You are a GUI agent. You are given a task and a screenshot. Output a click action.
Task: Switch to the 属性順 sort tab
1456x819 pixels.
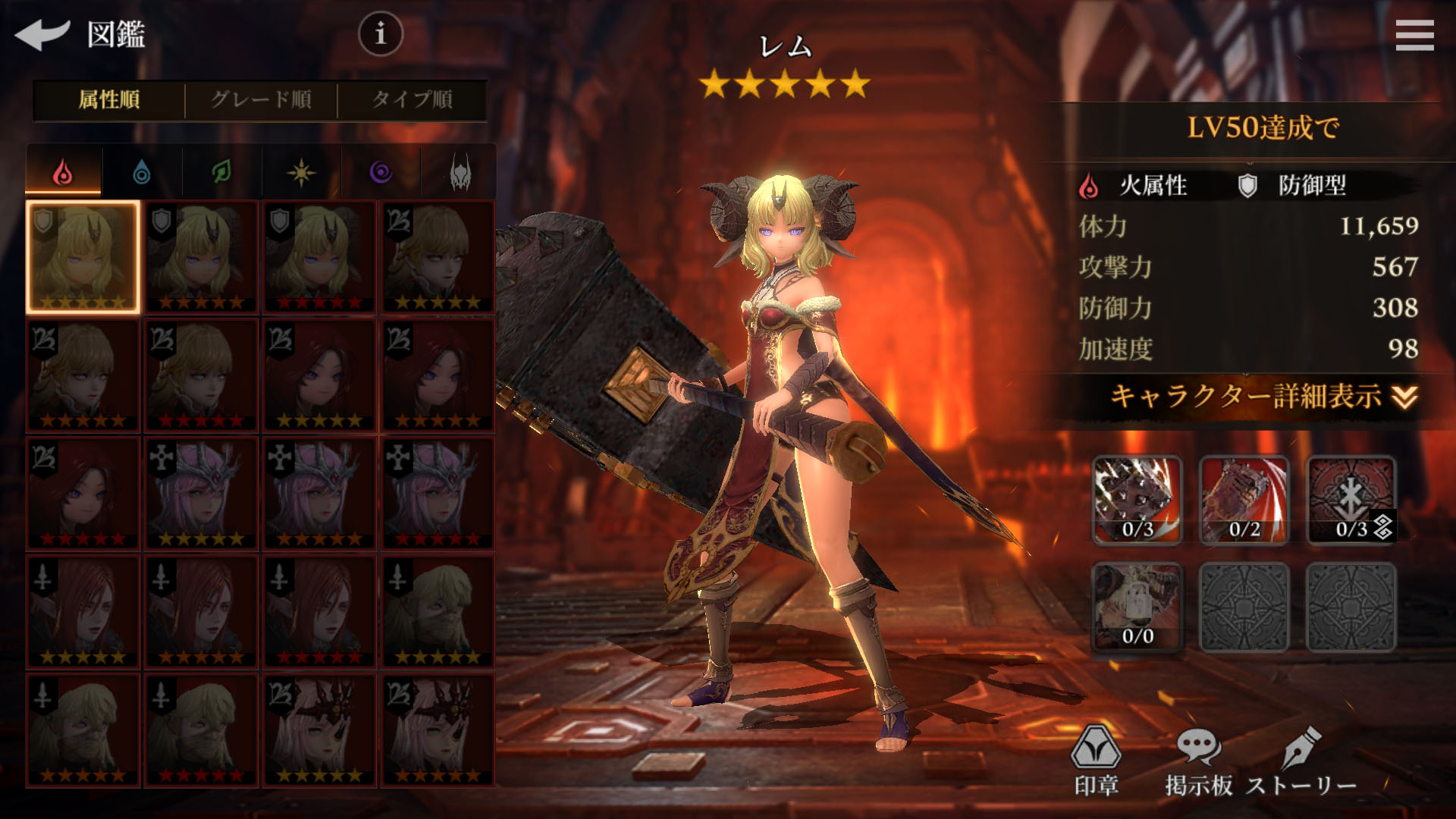click(x=109, y=99)
